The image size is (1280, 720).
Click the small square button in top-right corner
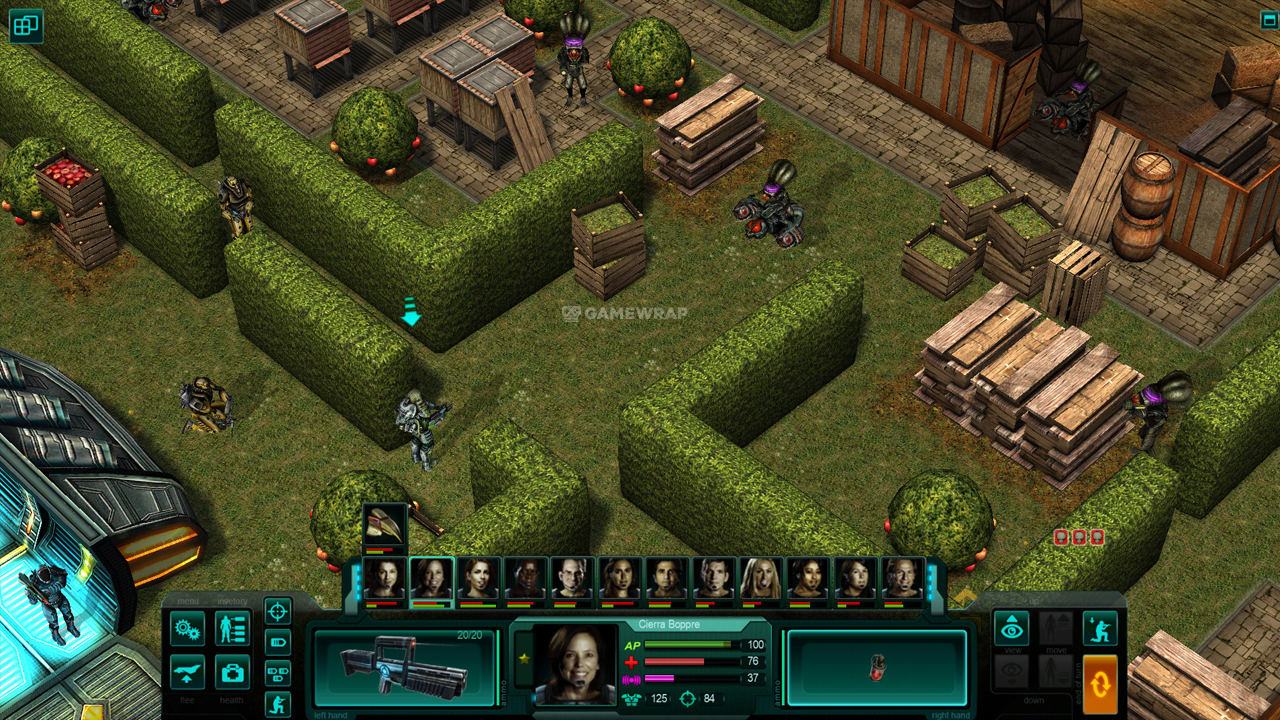[x=1268, y=20]
